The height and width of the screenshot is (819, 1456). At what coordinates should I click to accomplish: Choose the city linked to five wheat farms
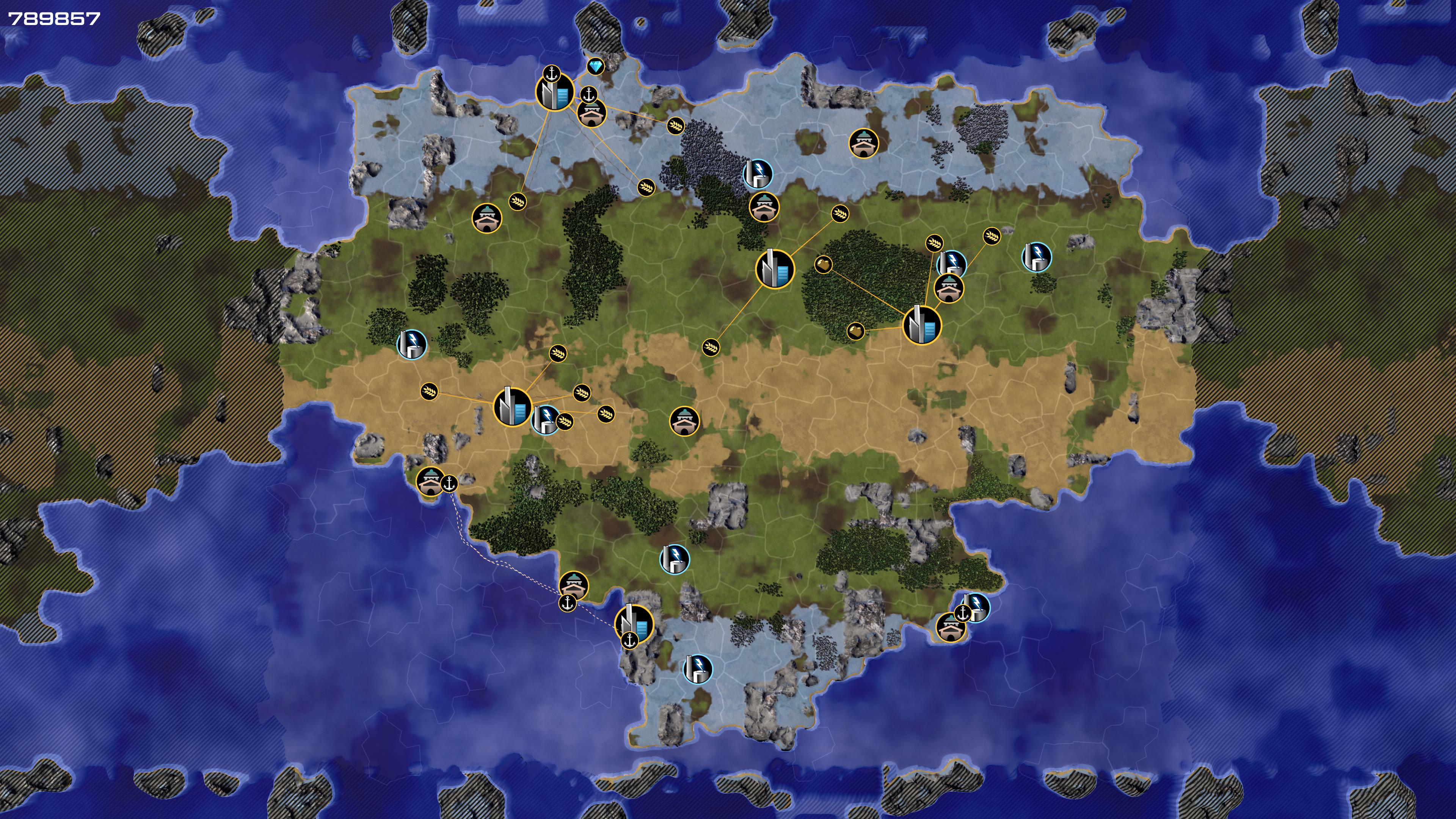512,406
